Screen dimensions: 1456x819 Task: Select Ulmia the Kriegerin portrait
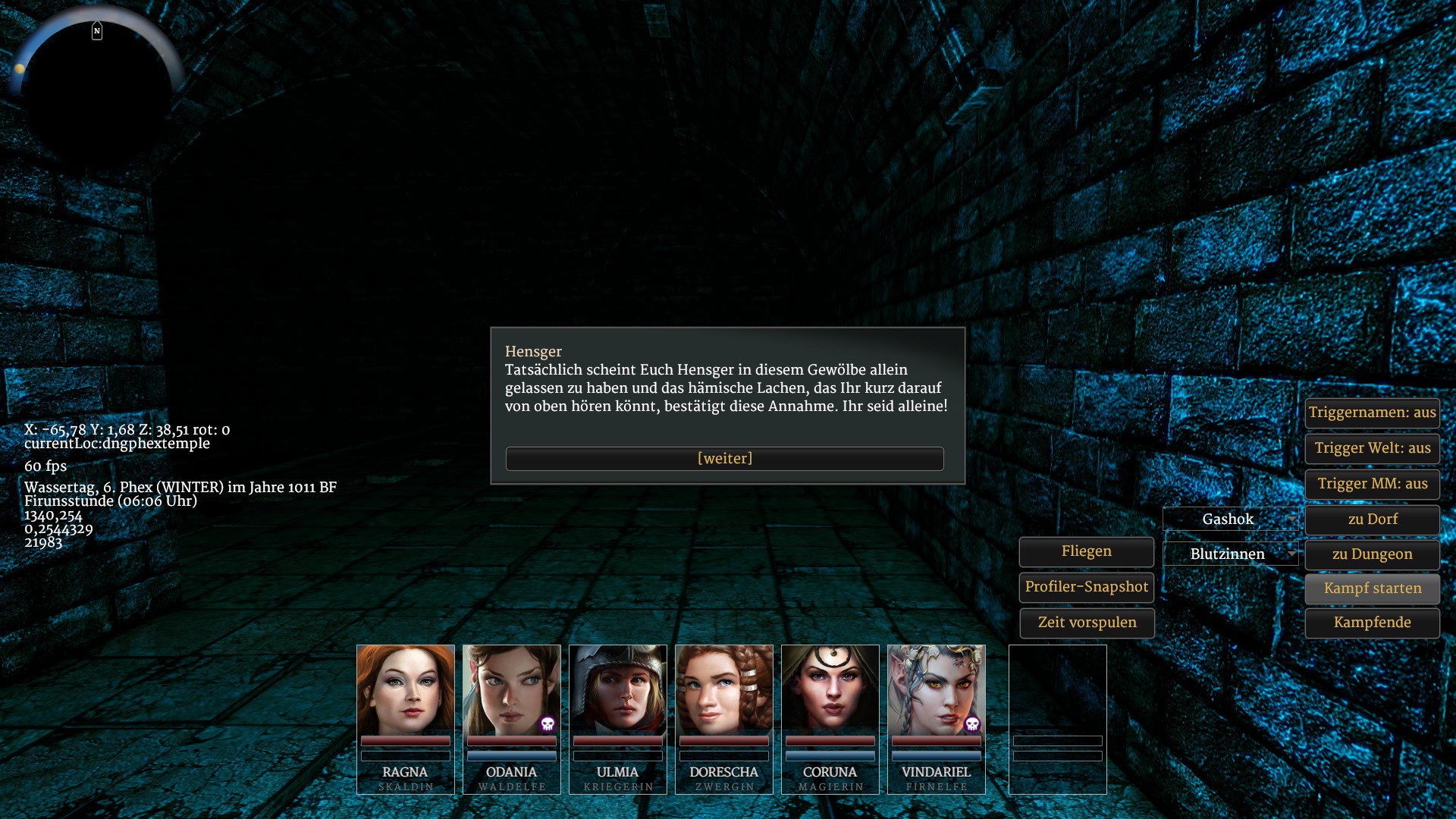(x=618, y=690)
